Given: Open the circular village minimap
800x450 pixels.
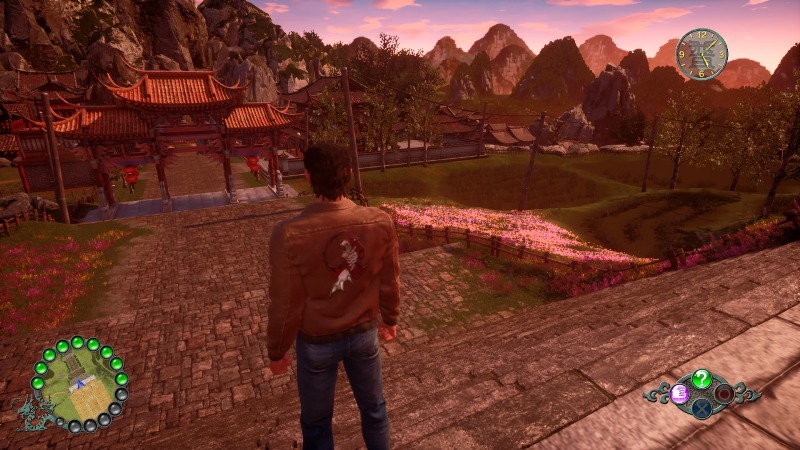Looking at the screenshot, I should (79, 384).
